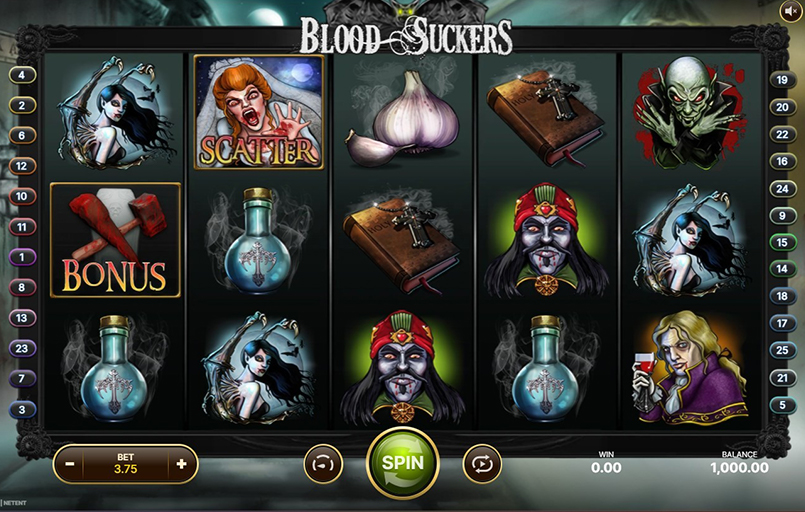Select payline number 12 marker
805x512 pixels.
click(20, 167)
